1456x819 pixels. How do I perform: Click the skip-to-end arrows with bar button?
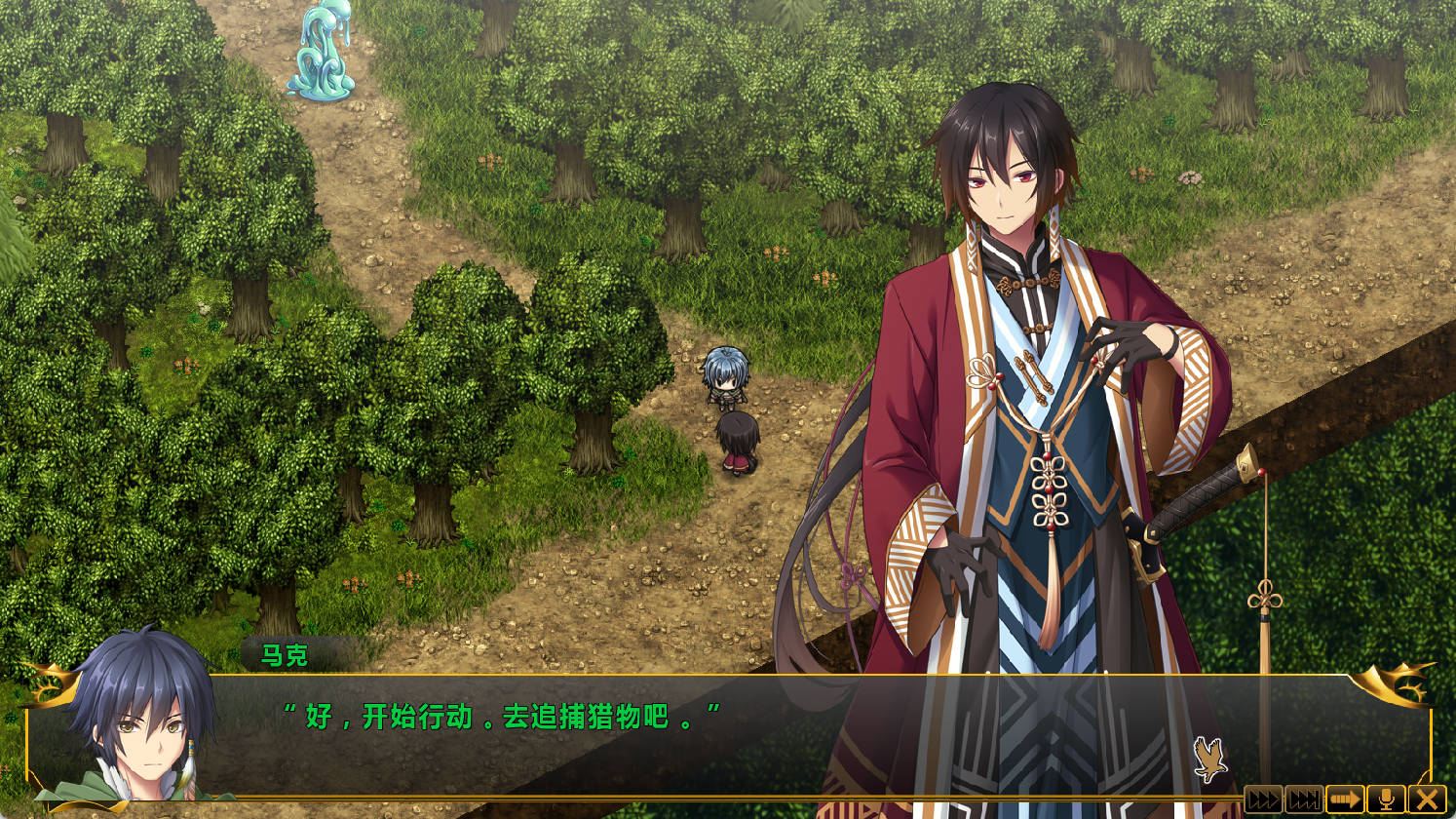tap(1304, 800)
